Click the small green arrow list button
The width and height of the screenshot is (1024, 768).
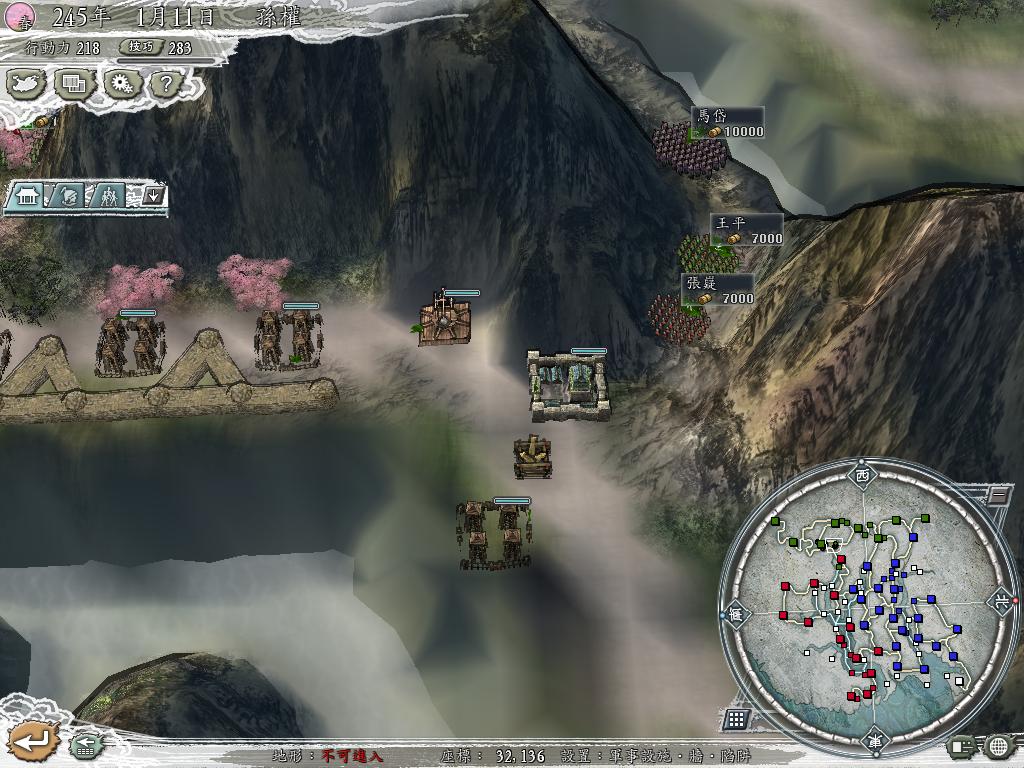tap(86, 744)
